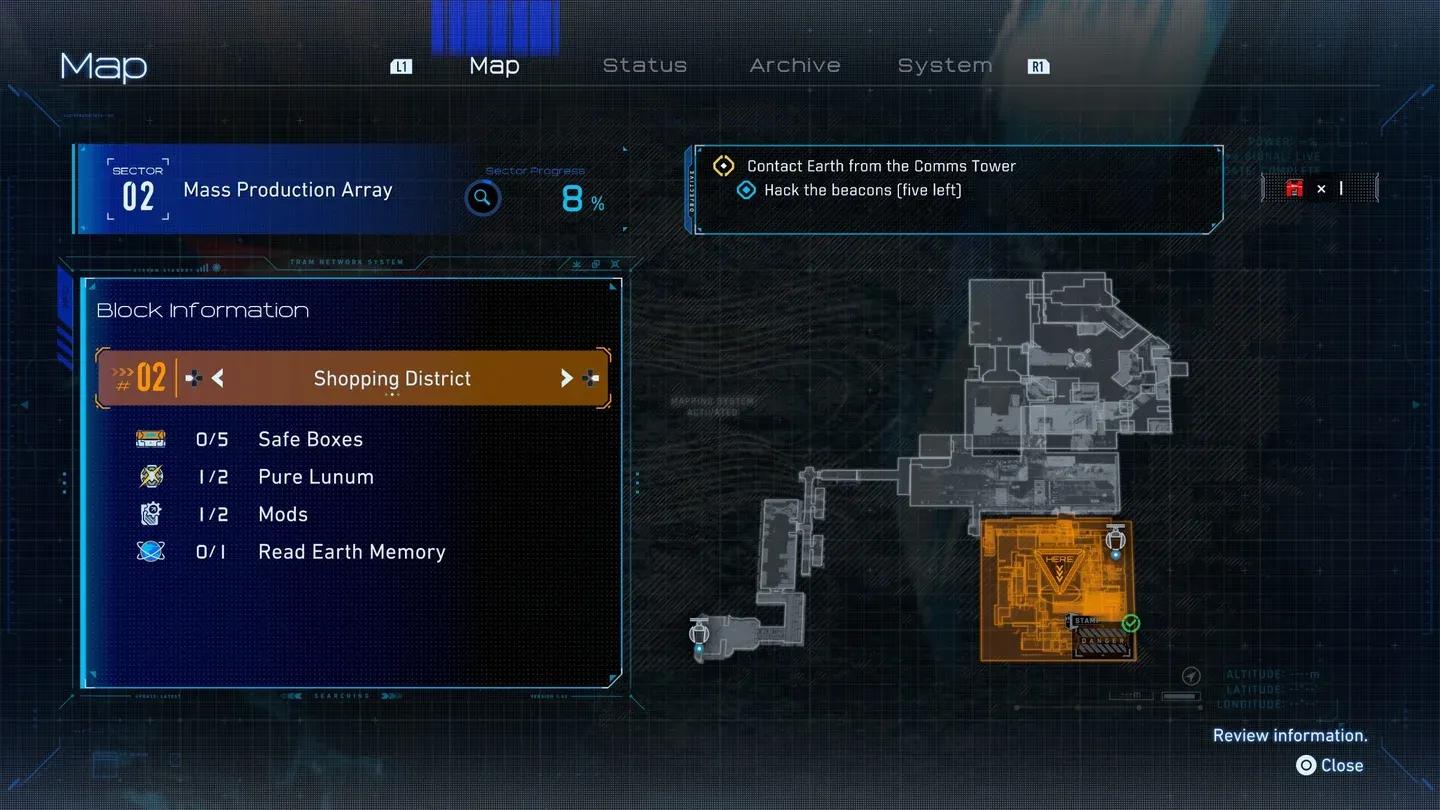Click the right arrow beside Shopping District
Image resolution: width=1440 pixels, height=810 pixels.
click(567, 378)
